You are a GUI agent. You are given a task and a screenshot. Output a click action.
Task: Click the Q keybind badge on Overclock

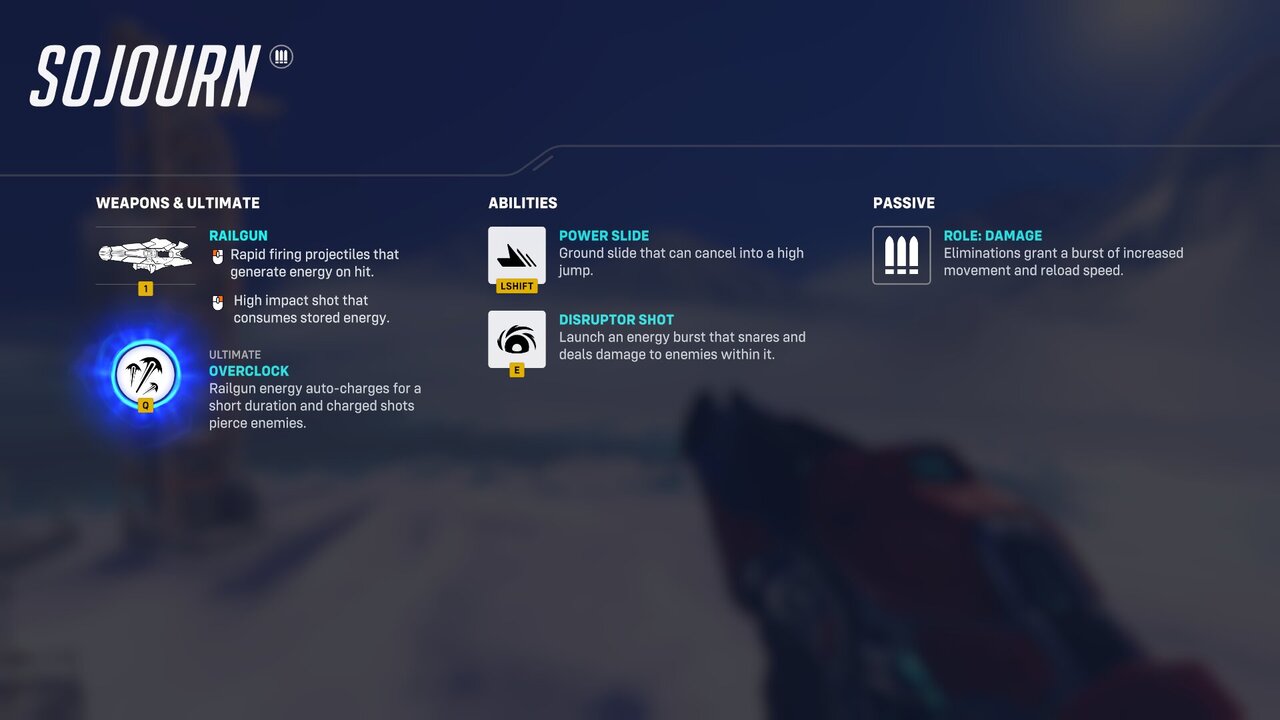pyautogui.click(x=145, y=405)
